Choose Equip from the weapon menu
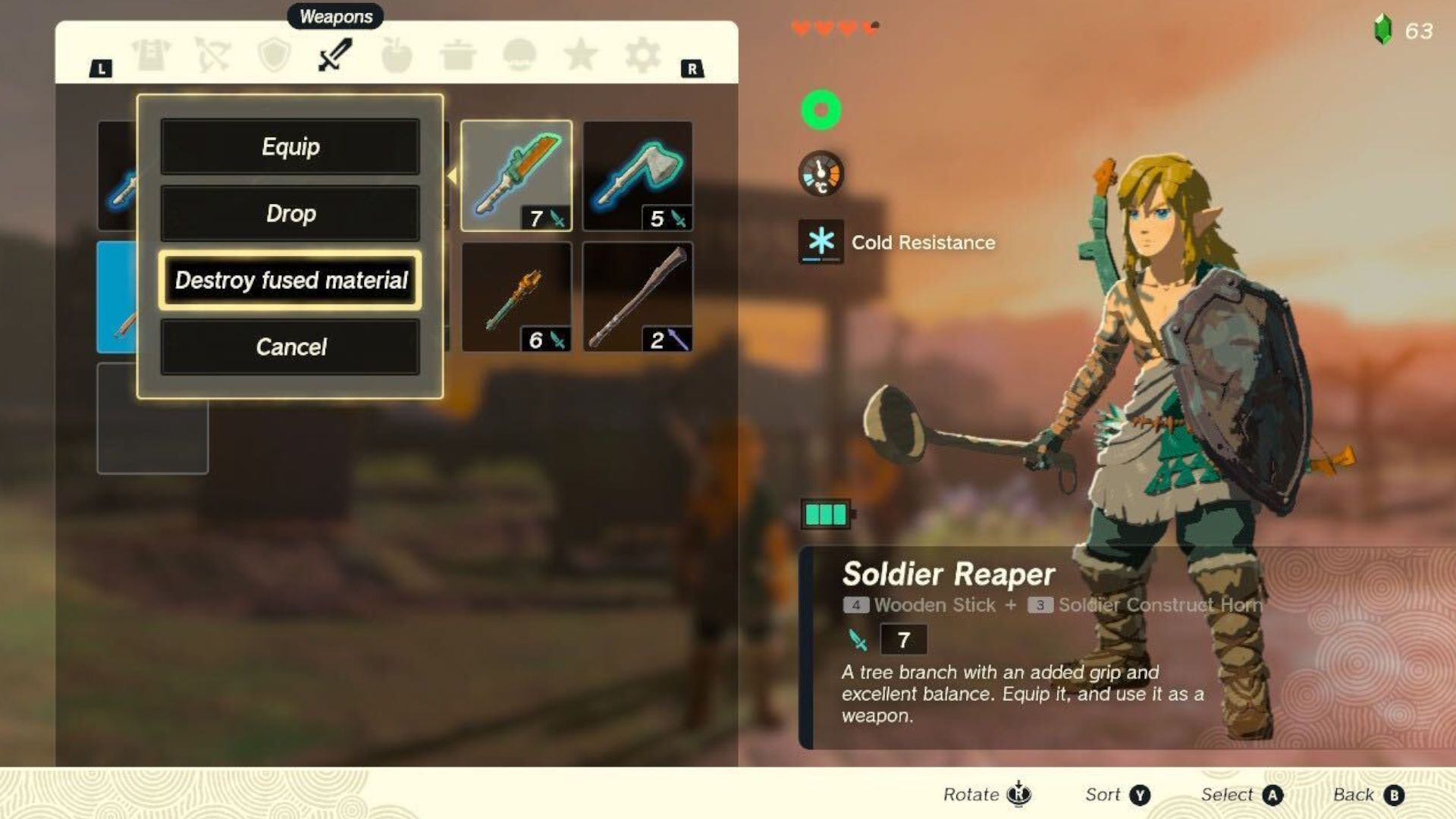The width and height of the screenshot is (1456, 819). 290,146
